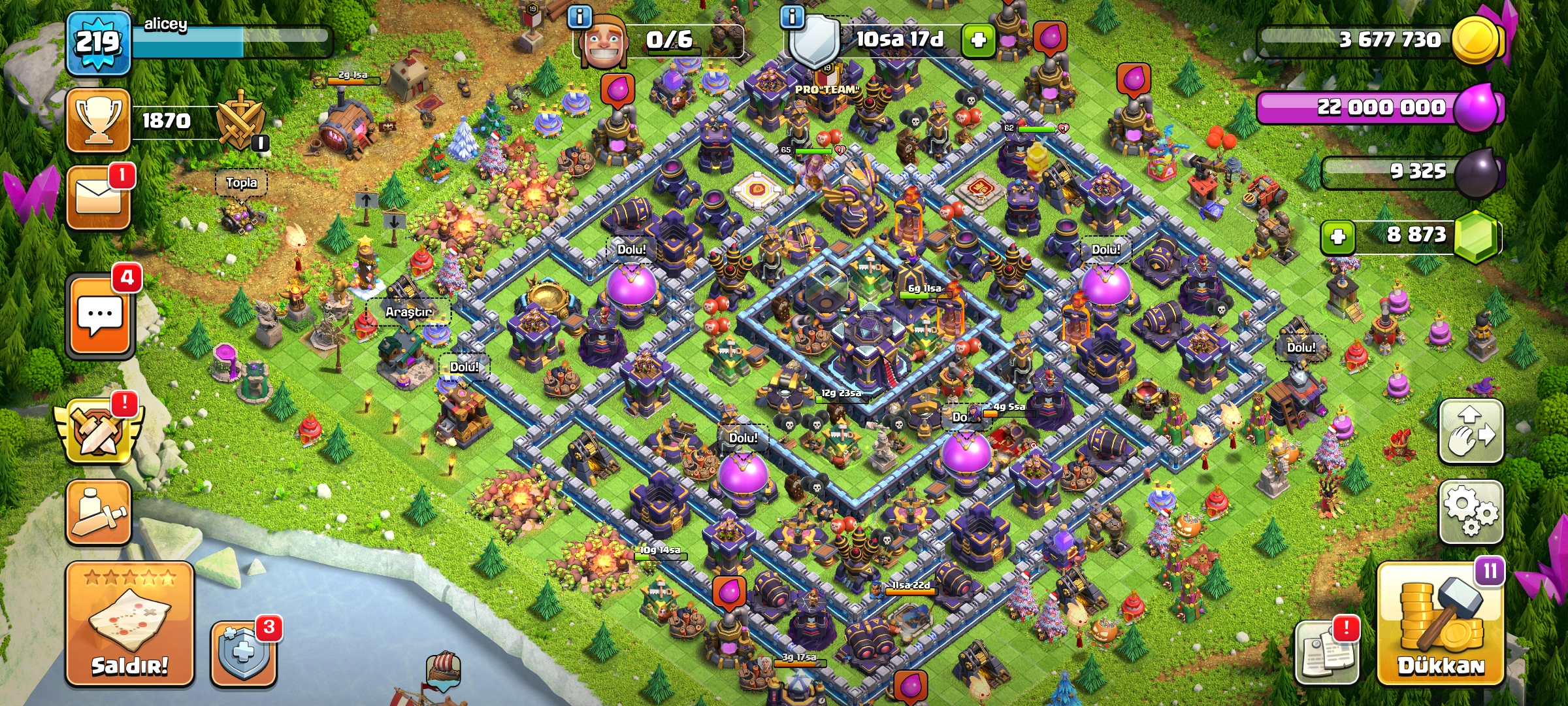This screenshot has height=706, width=1568.
Task: Open the settings gears button
Action: tap(1471, 512)
